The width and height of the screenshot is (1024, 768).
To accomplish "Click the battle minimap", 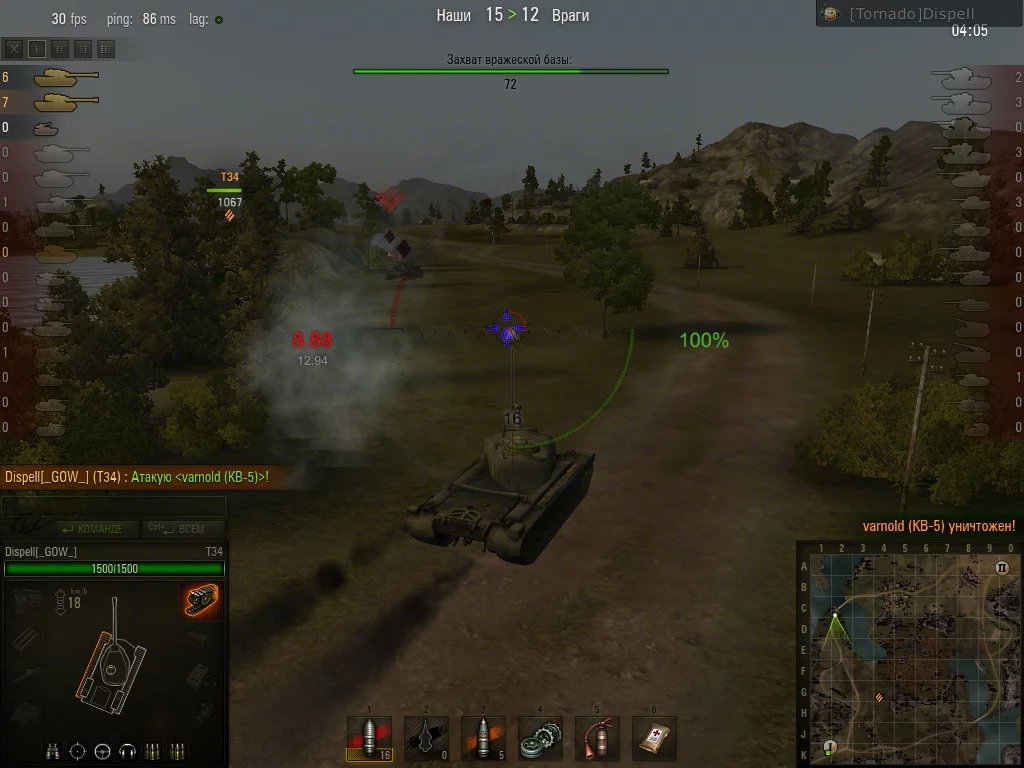I will (x=910, y=654).
